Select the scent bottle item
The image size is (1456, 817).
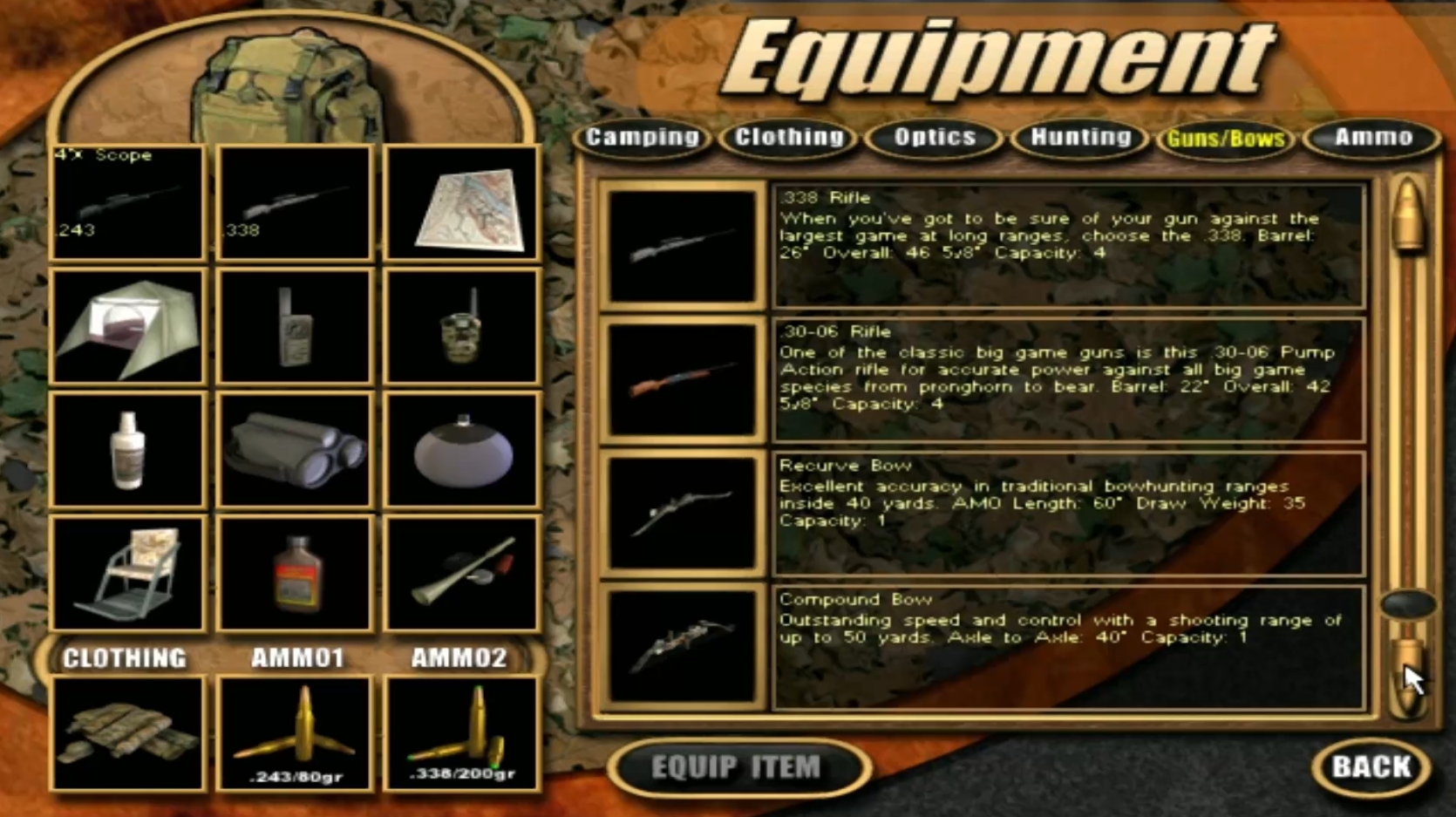tap(128, 448)
